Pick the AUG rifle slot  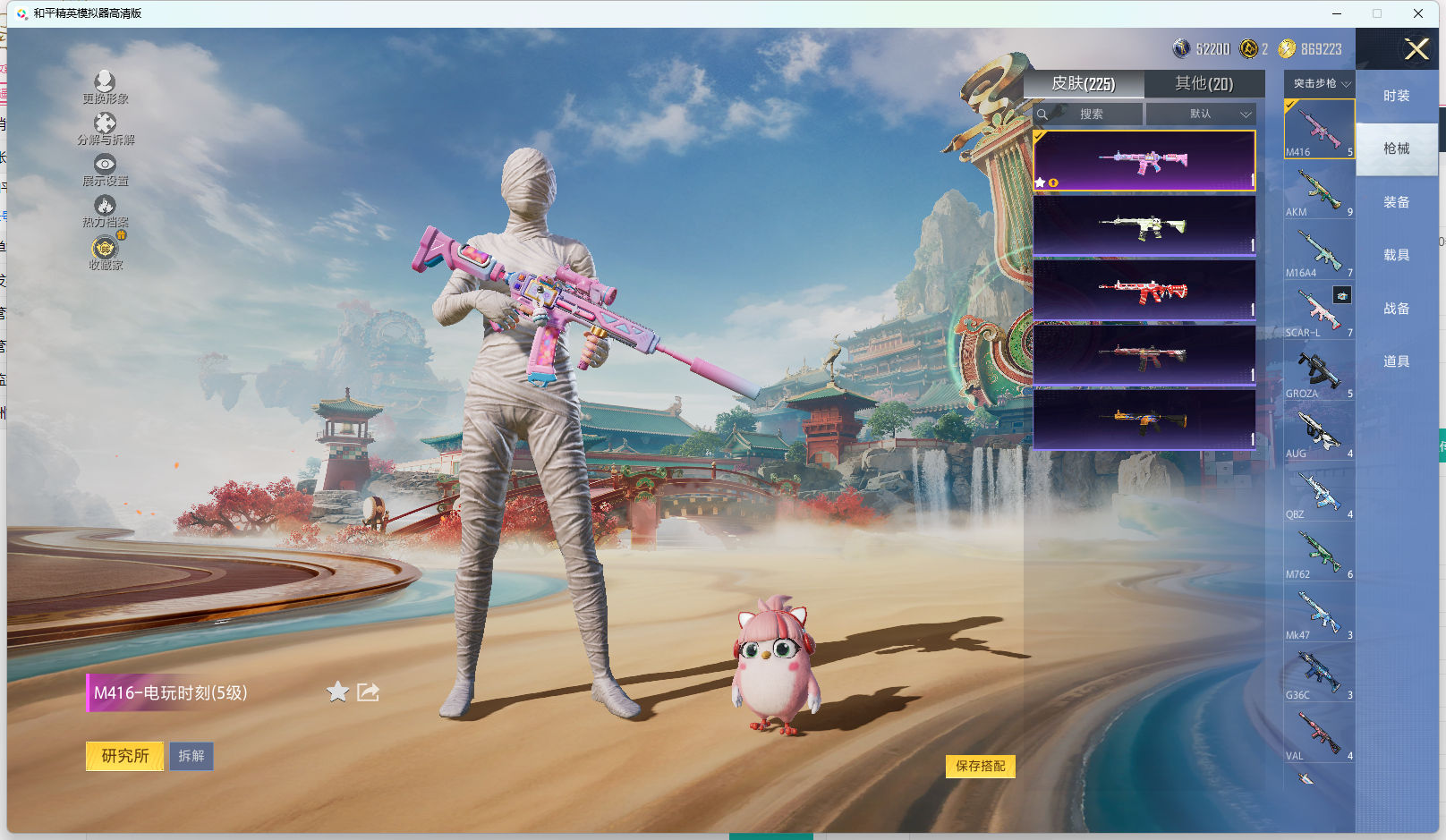[x=1319, y=432]
